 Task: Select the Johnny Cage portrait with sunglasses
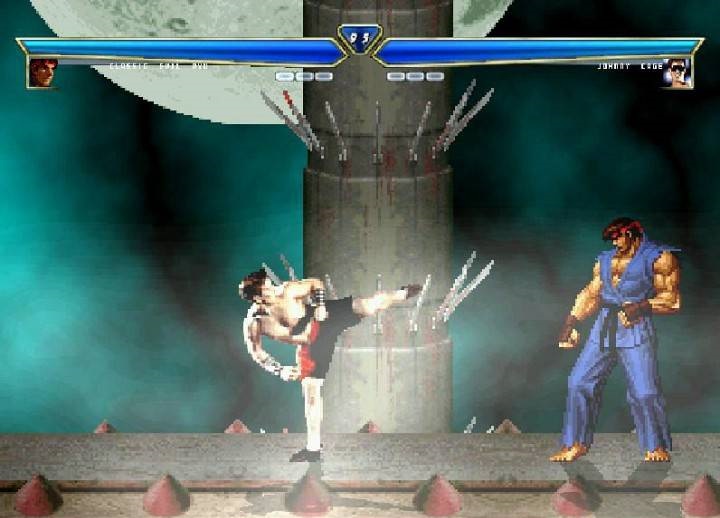(677, 73)
